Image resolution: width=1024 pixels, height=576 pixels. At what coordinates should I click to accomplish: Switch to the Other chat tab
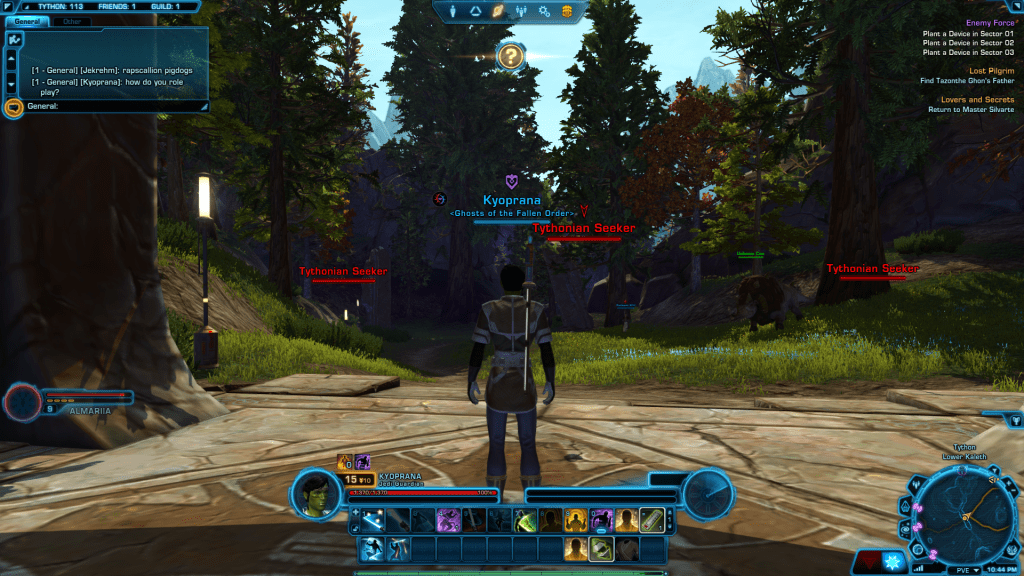[x=72, y=21]
